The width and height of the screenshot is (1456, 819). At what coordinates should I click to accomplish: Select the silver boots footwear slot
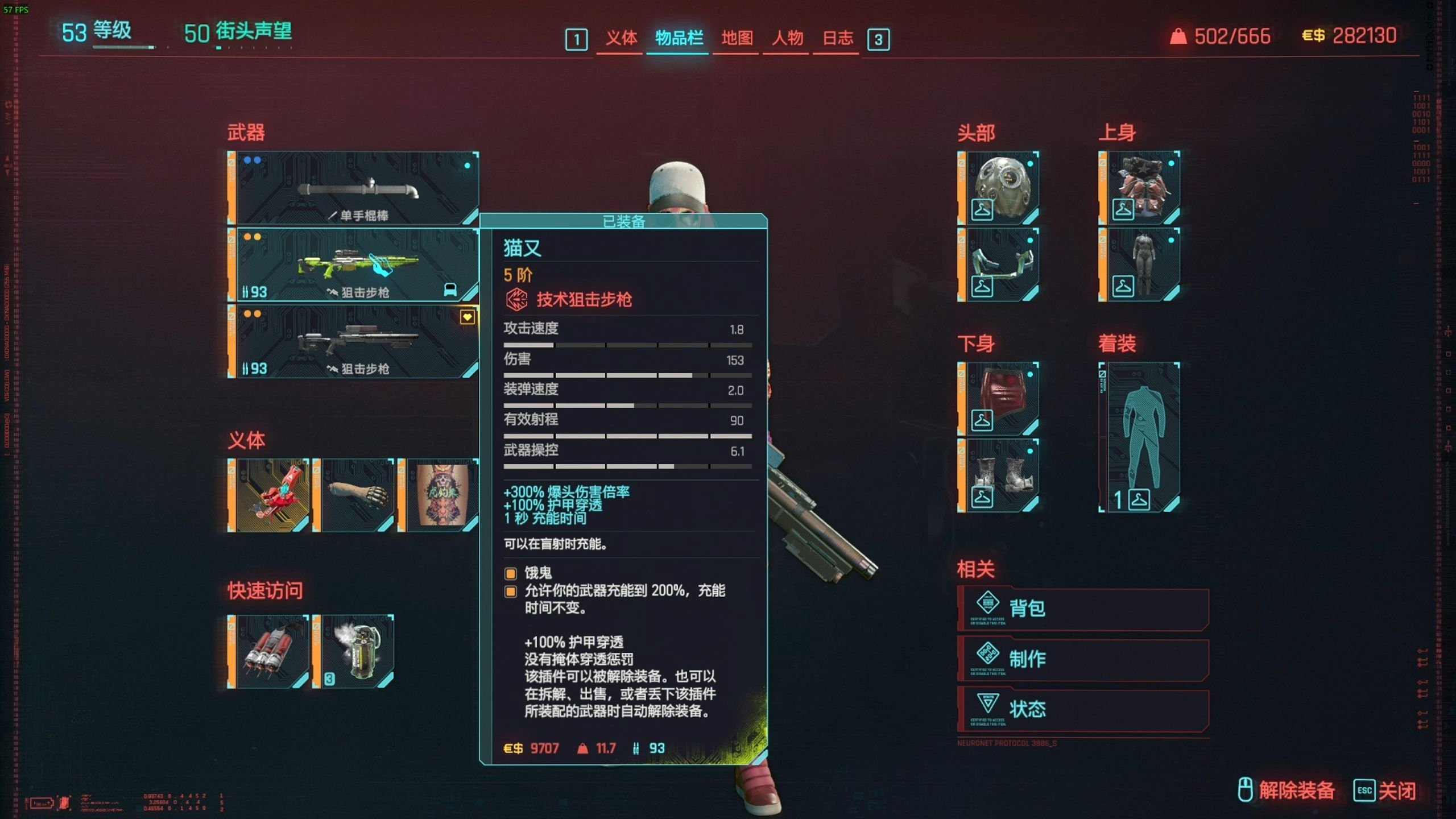[999, 475]
